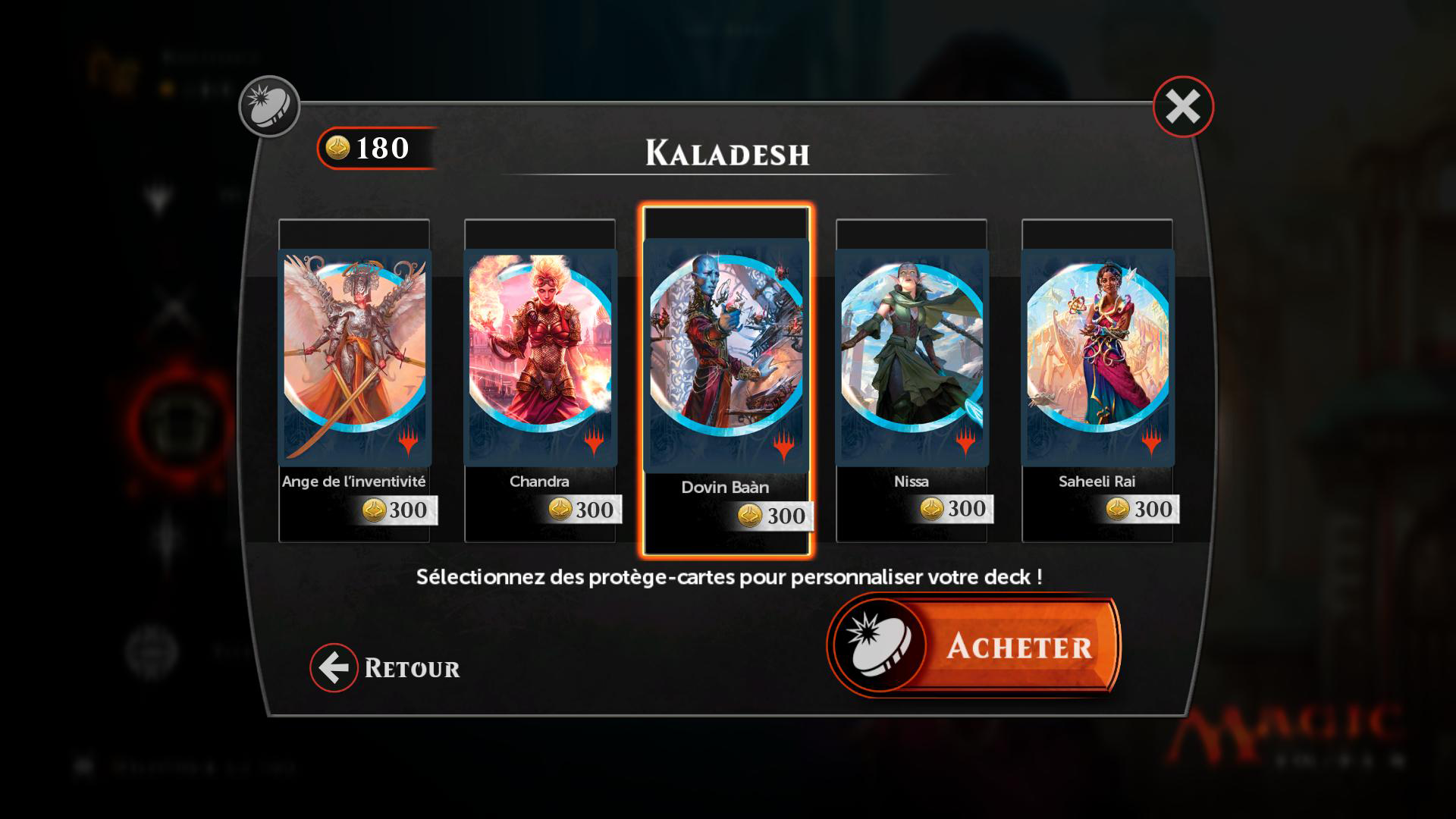Pick the Nissa card sleeve

(x=912, y=357)
